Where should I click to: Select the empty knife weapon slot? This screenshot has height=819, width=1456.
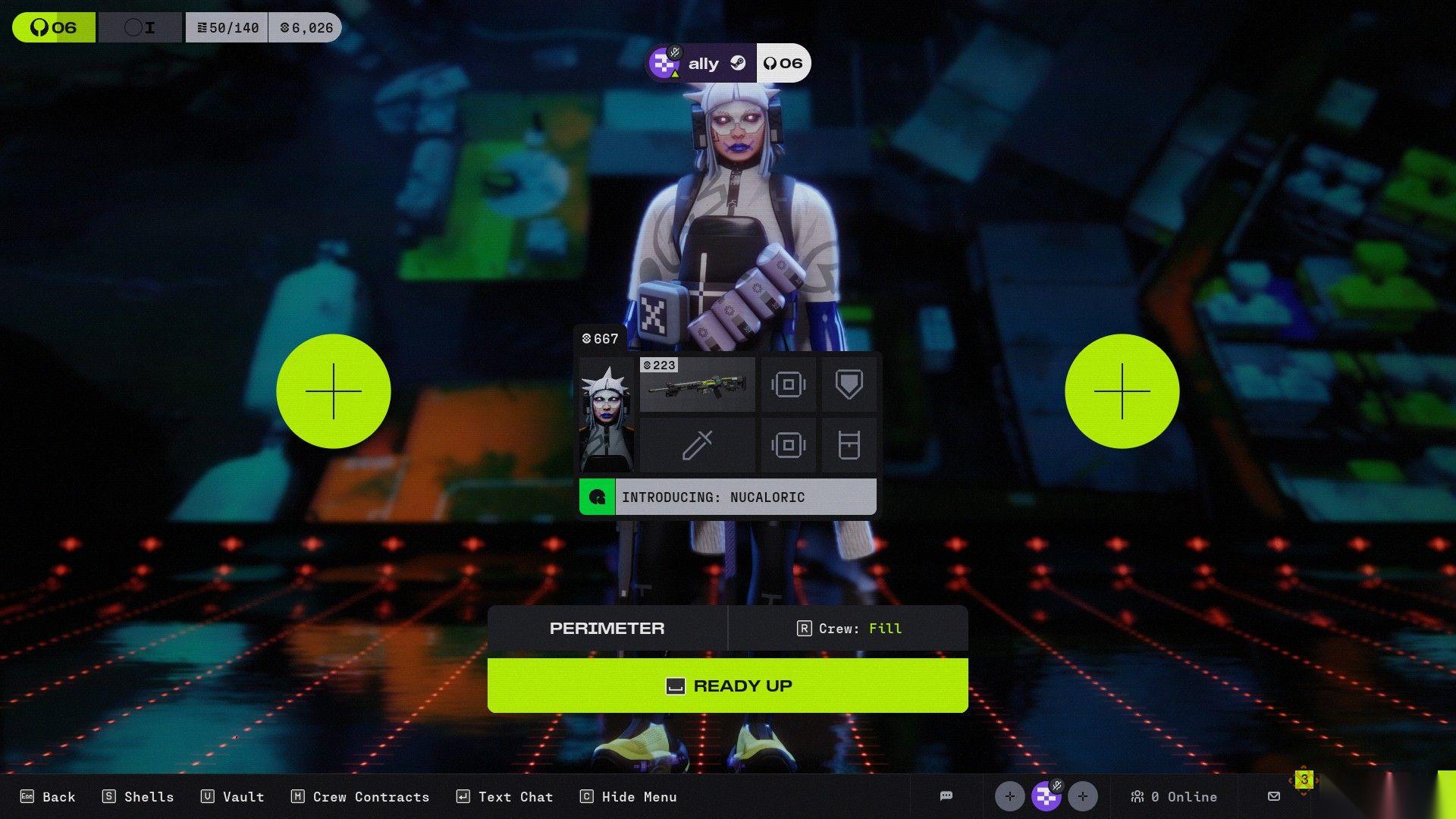(x=697, y=445)
